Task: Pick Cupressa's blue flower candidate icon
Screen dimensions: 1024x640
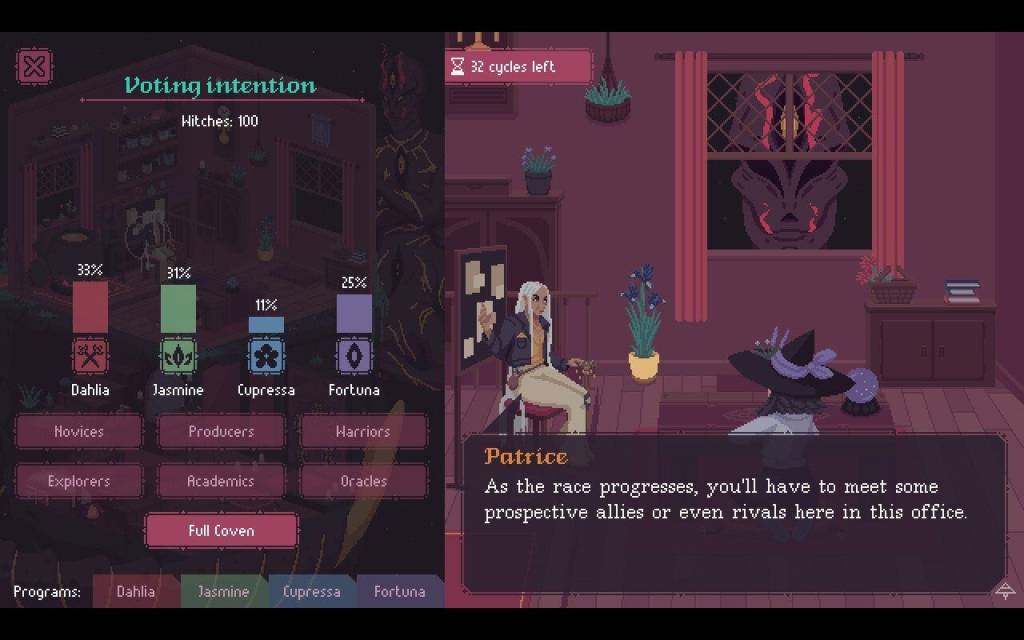Action: 266,355
